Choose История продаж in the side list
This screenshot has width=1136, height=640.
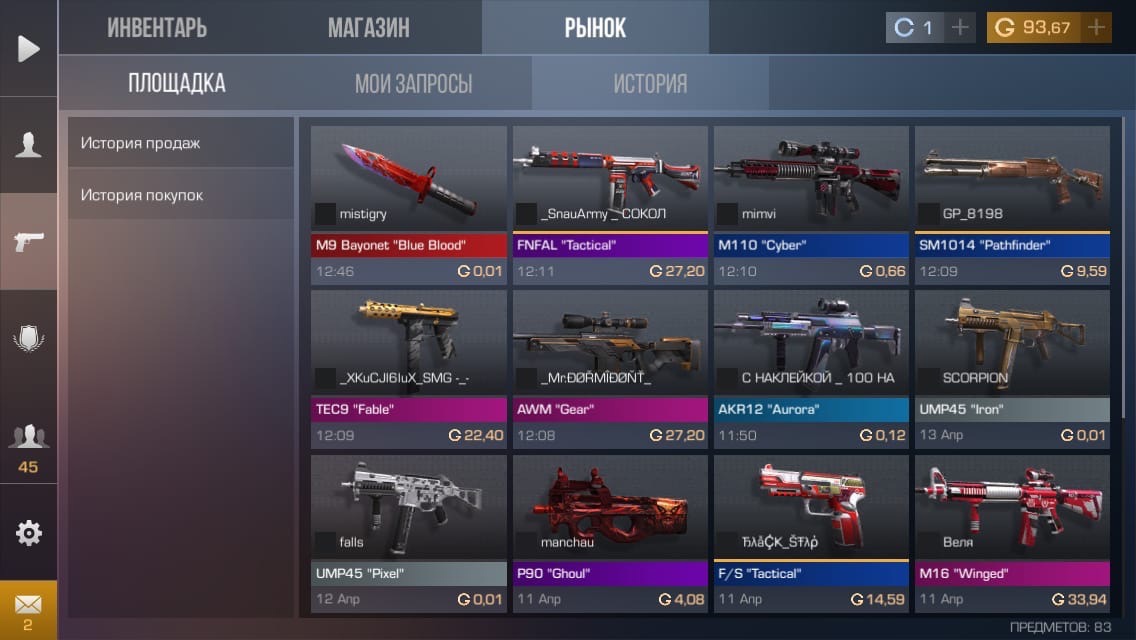point(180,143)
